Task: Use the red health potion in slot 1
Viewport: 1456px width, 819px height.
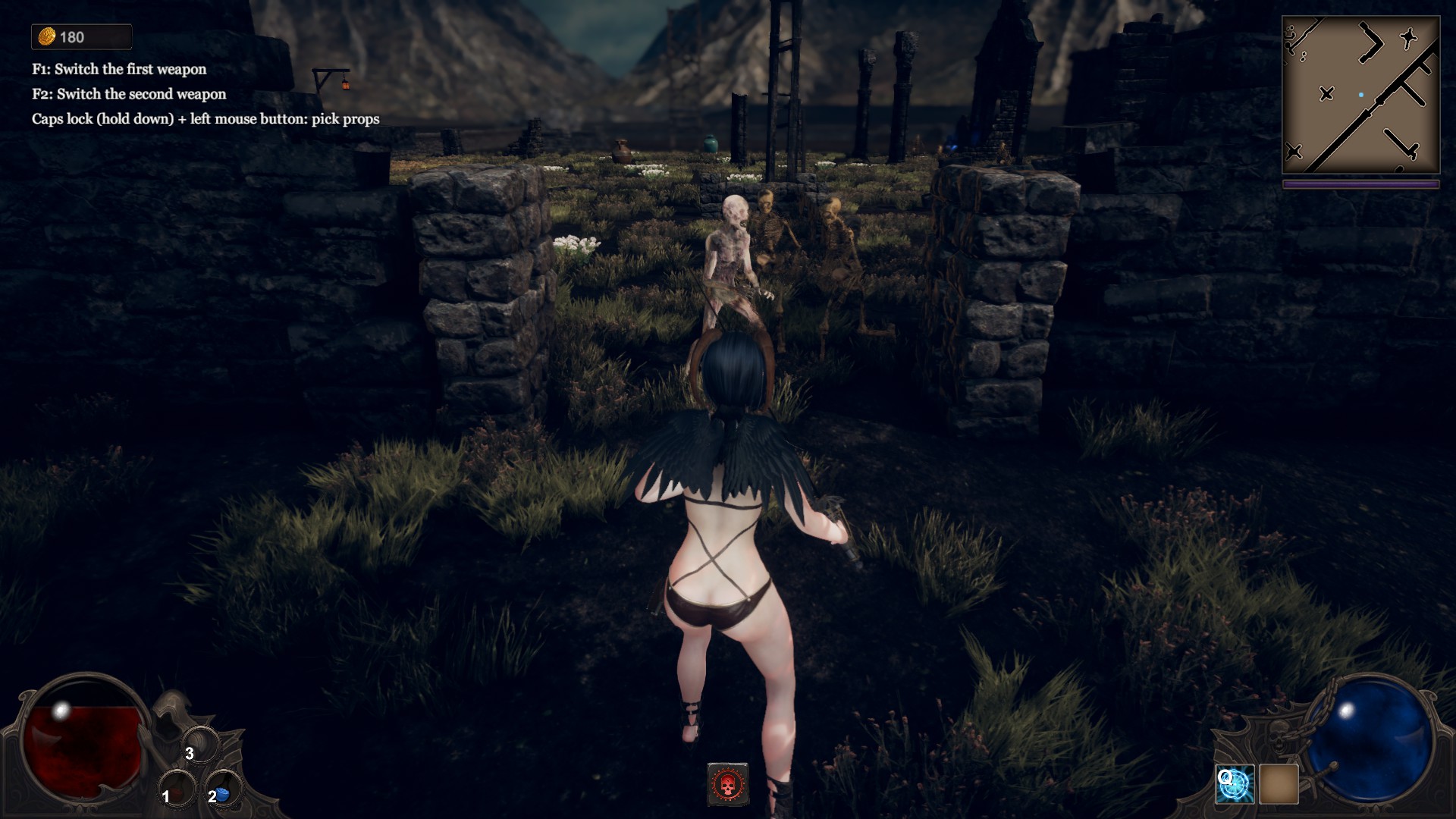Action: [177, 791]
